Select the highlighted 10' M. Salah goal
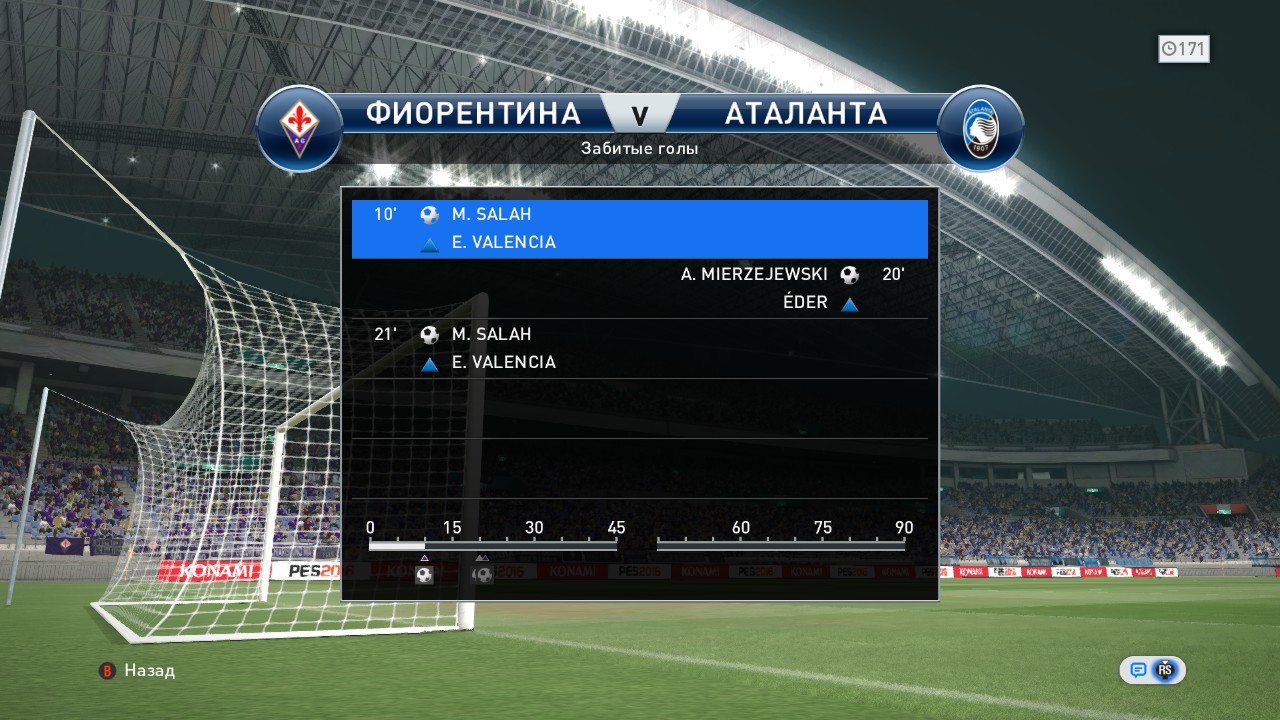The height and width of the screenshot is (720, 1280). (x=639, y=229)
